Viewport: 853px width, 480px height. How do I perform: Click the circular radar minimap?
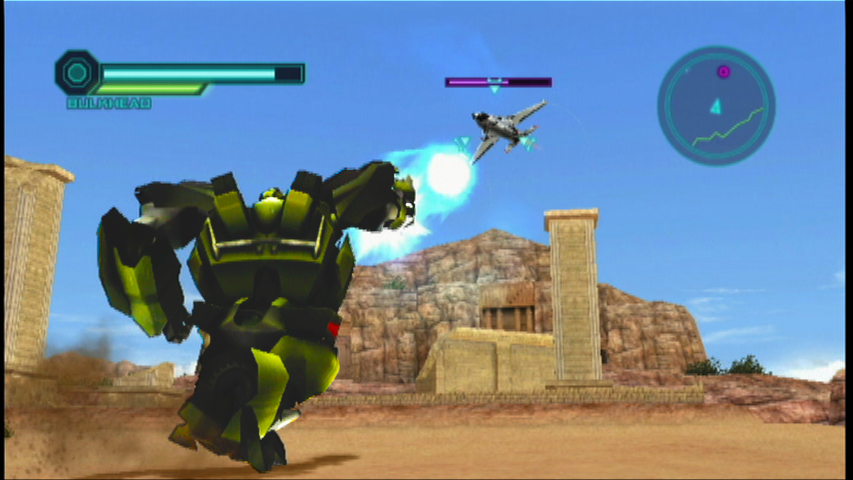716,106
